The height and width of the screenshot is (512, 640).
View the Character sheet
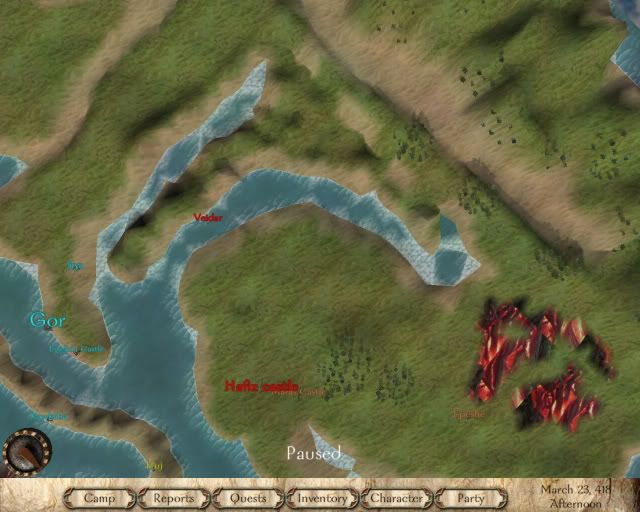[396, 498]
